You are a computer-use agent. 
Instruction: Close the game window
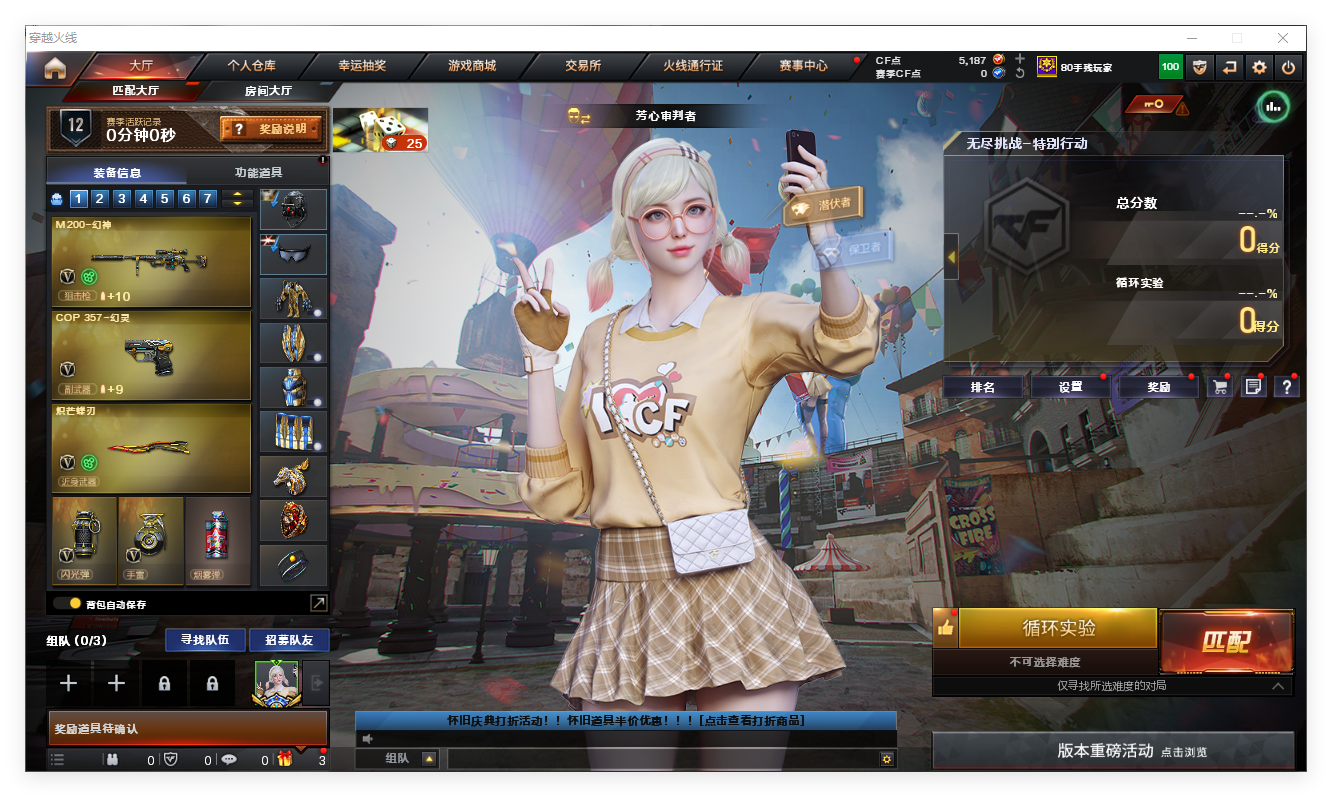(x=1283, y=38)
